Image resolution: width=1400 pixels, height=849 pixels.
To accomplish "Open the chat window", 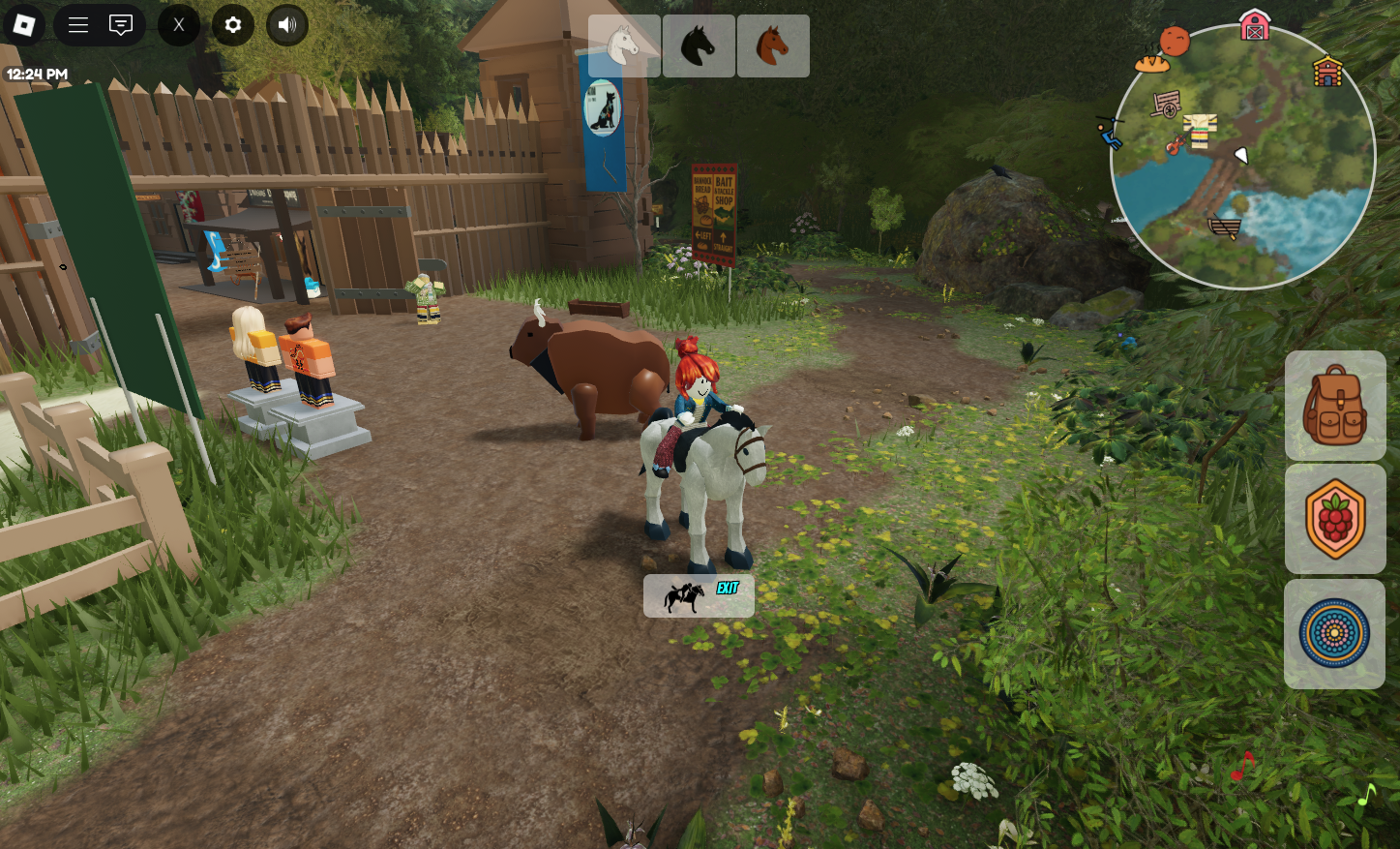I will pos(121,25).
